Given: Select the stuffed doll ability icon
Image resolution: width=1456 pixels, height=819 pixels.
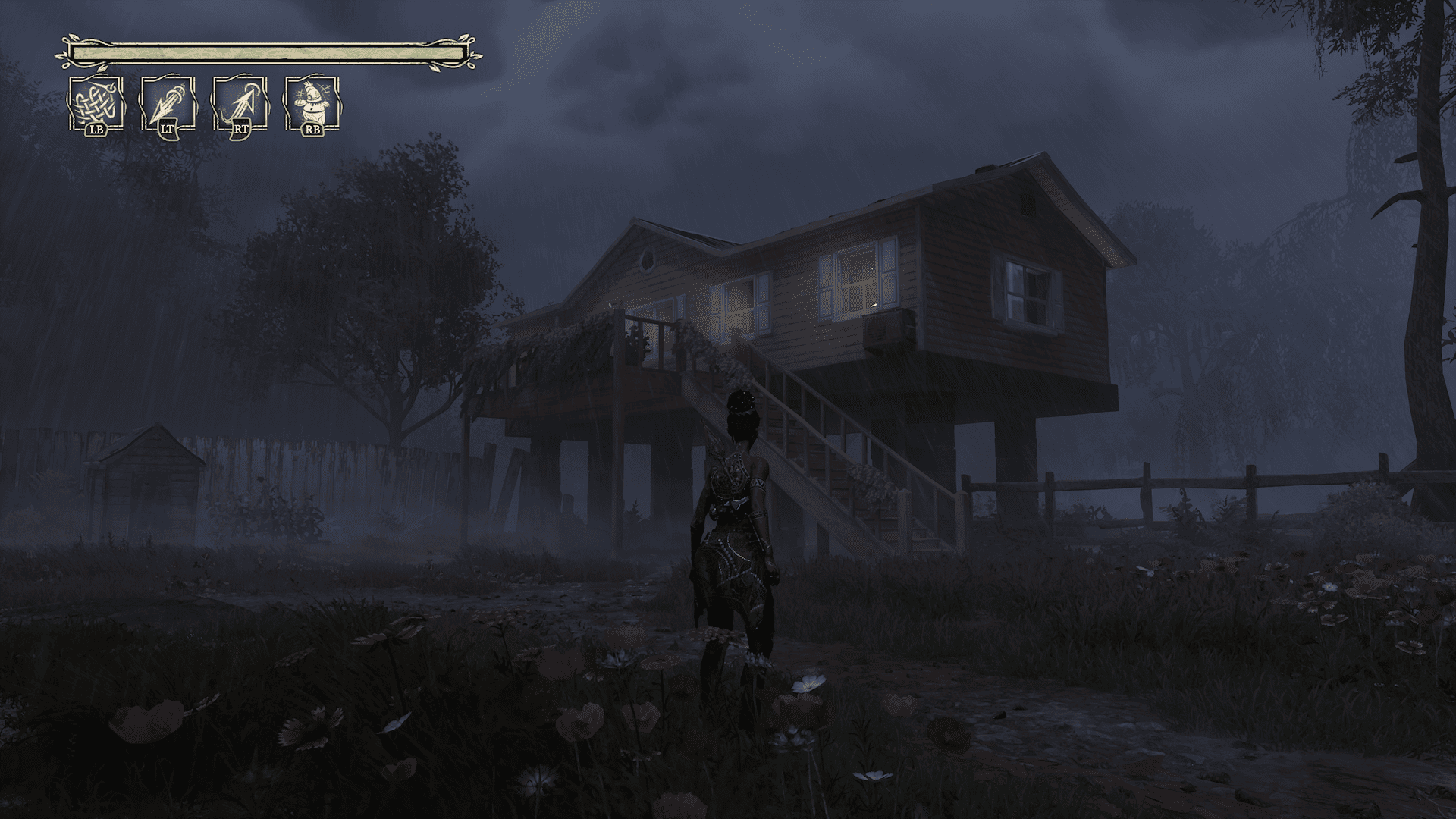Looking at the screenshot, I should [x=312, y=103].
